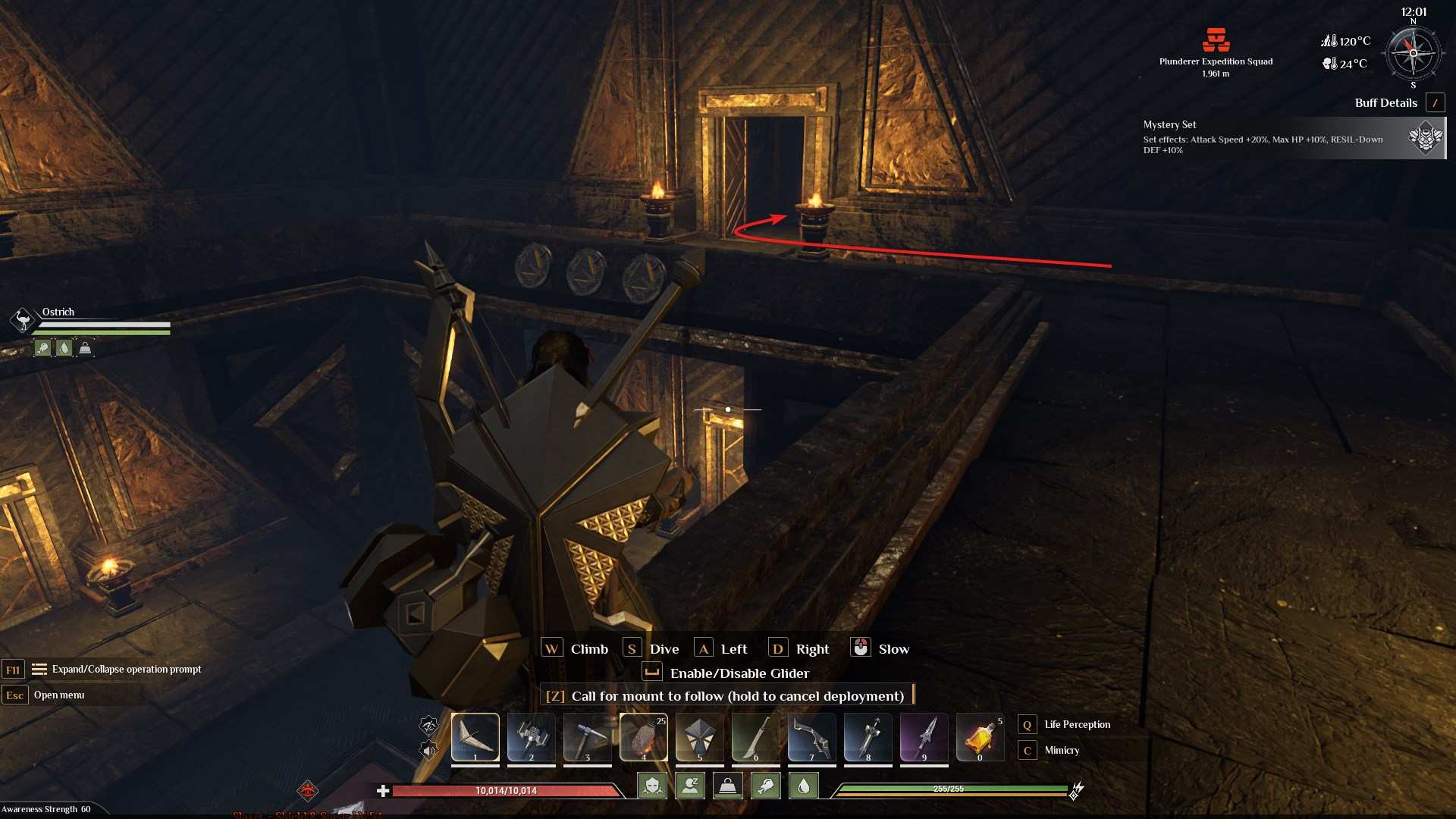Click the weight load status icon

[728, 786]
